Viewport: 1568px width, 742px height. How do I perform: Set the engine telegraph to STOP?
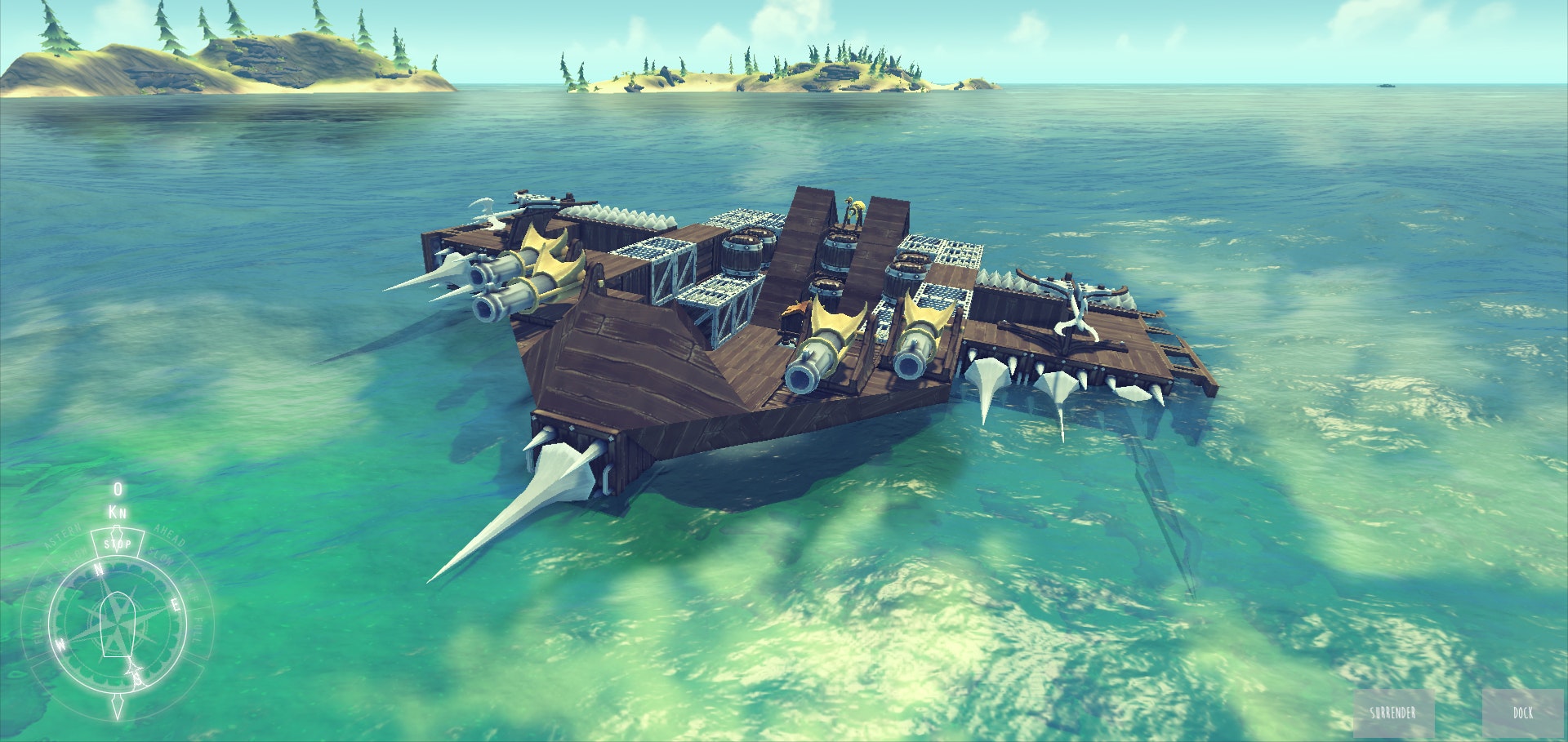coord(117,543)
